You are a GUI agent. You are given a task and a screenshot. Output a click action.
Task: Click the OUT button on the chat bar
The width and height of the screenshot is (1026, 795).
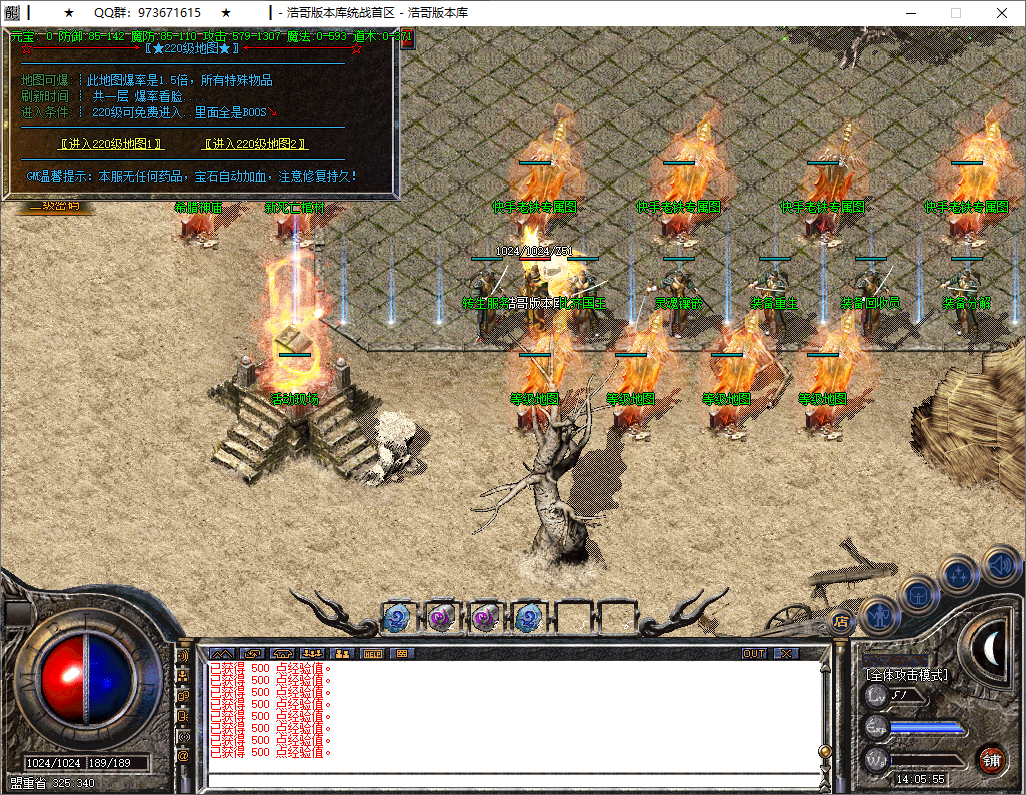click(x=754, y=653)
